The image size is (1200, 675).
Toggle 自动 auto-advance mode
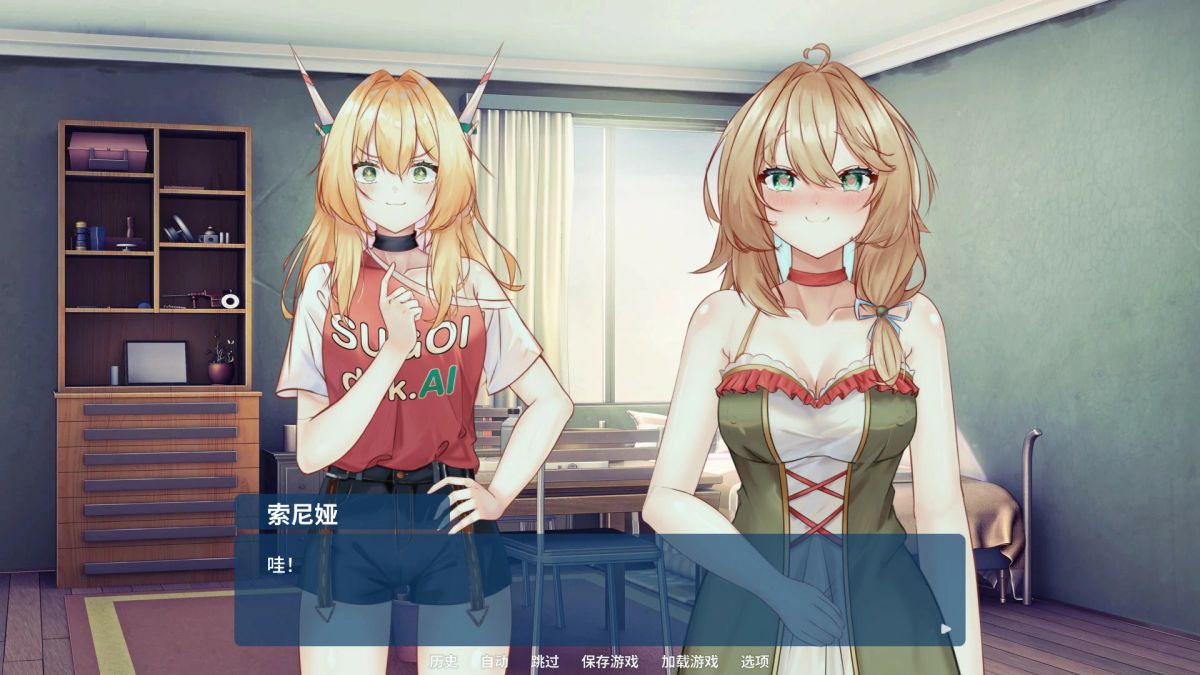[x=494, y=661]
